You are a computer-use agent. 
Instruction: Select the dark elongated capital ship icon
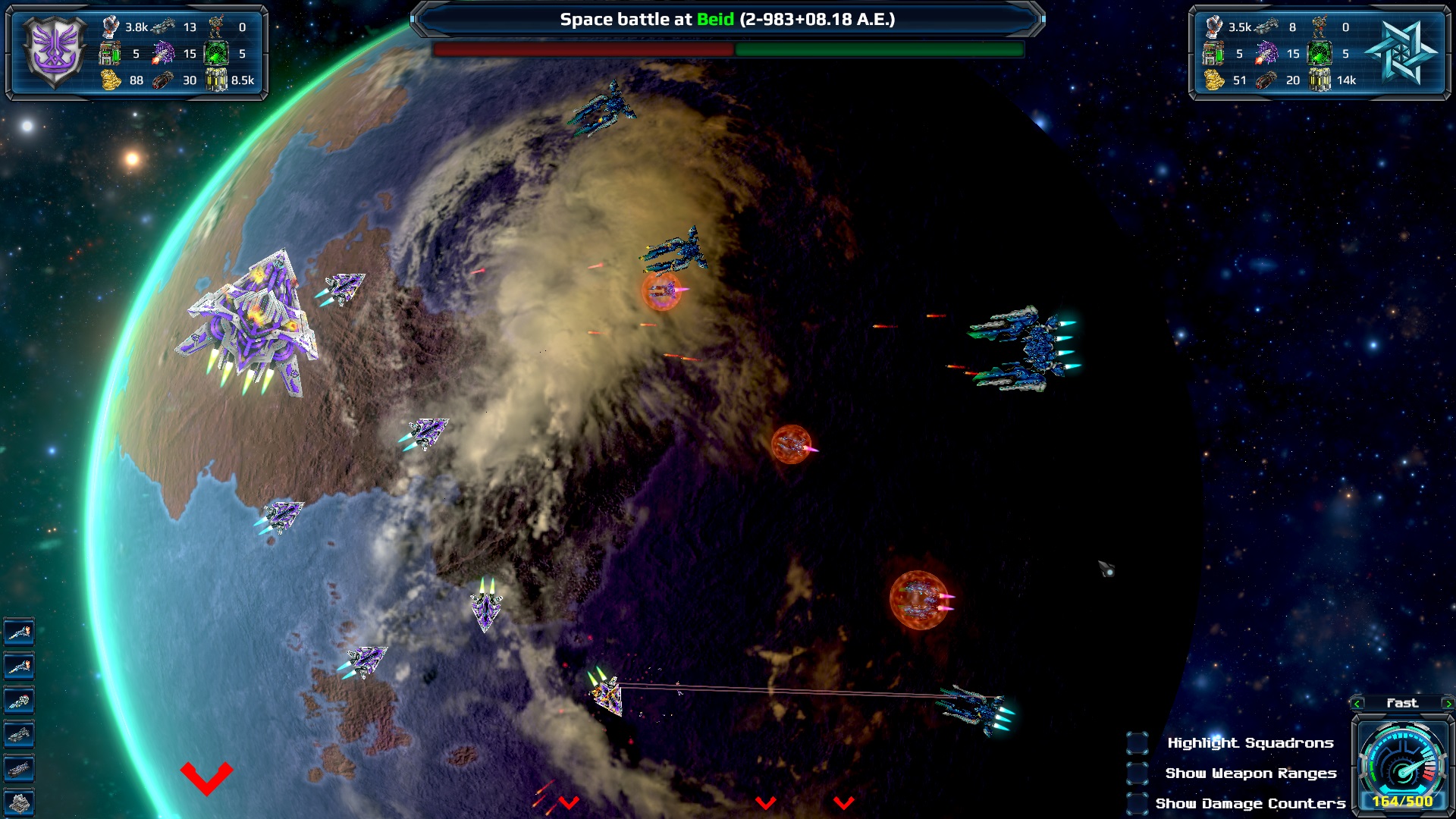click(19, 769)
